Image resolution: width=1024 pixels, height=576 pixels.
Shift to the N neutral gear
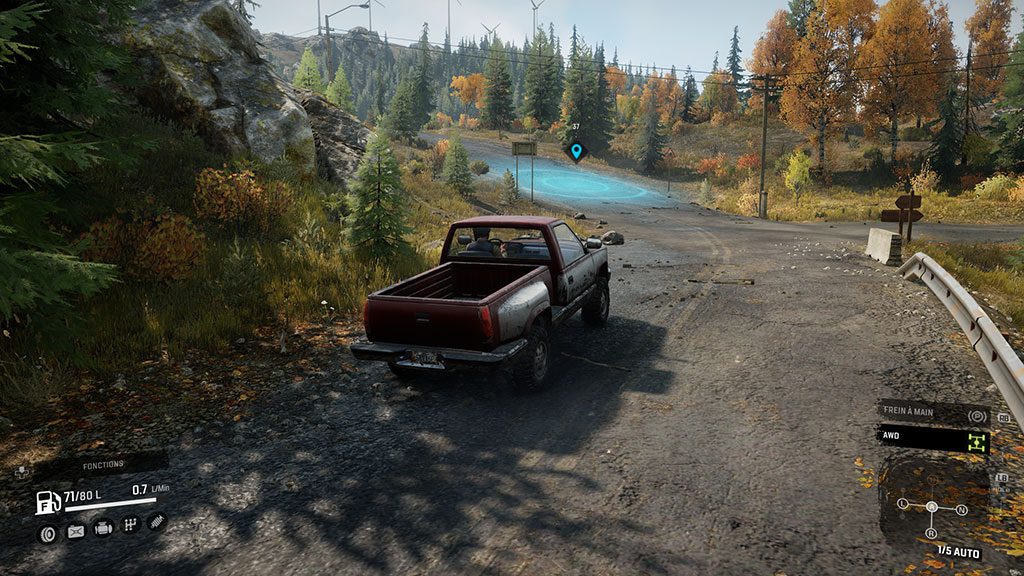pos(961,509)
